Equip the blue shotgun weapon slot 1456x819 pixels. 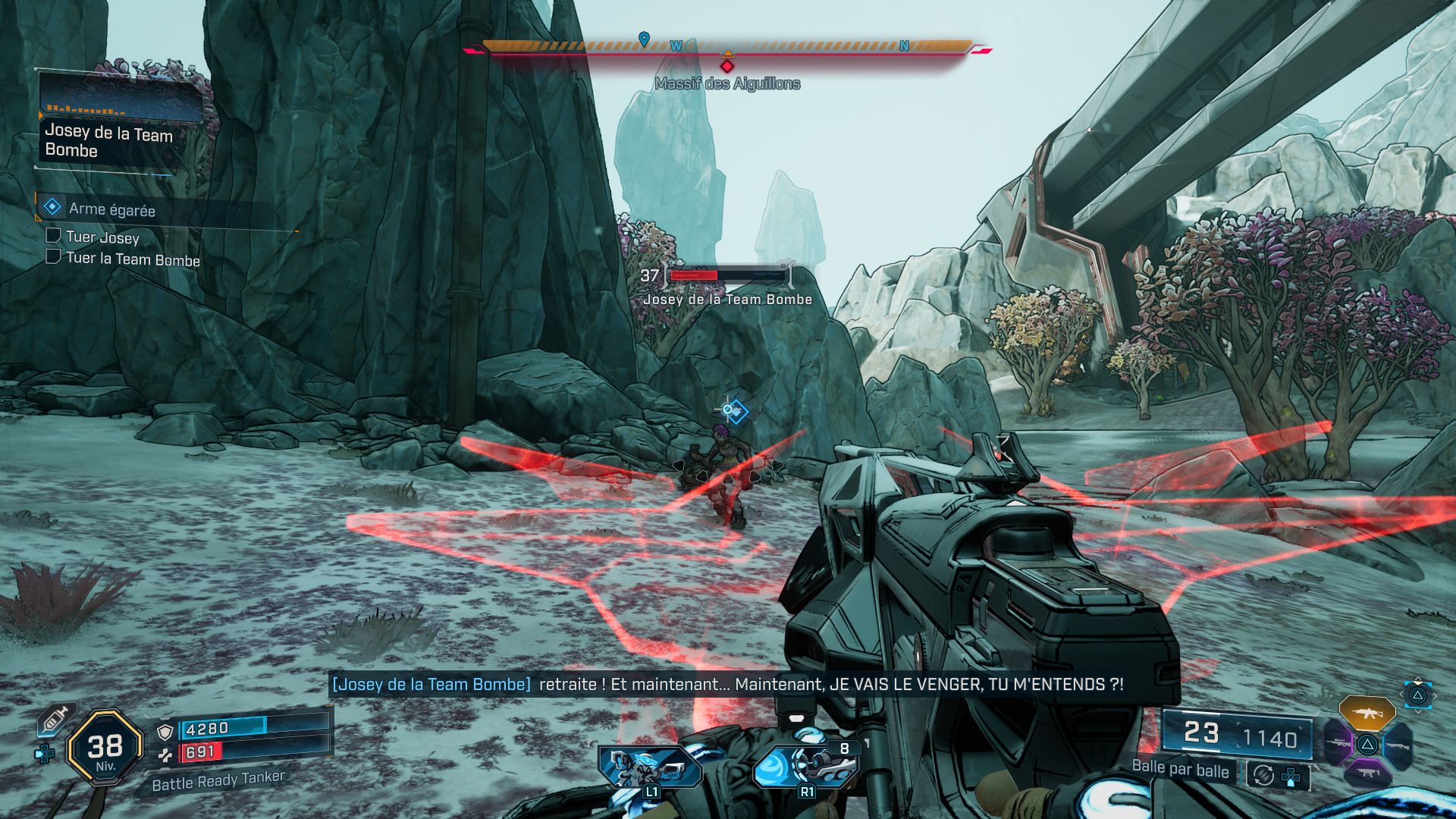pos(1398,745)
